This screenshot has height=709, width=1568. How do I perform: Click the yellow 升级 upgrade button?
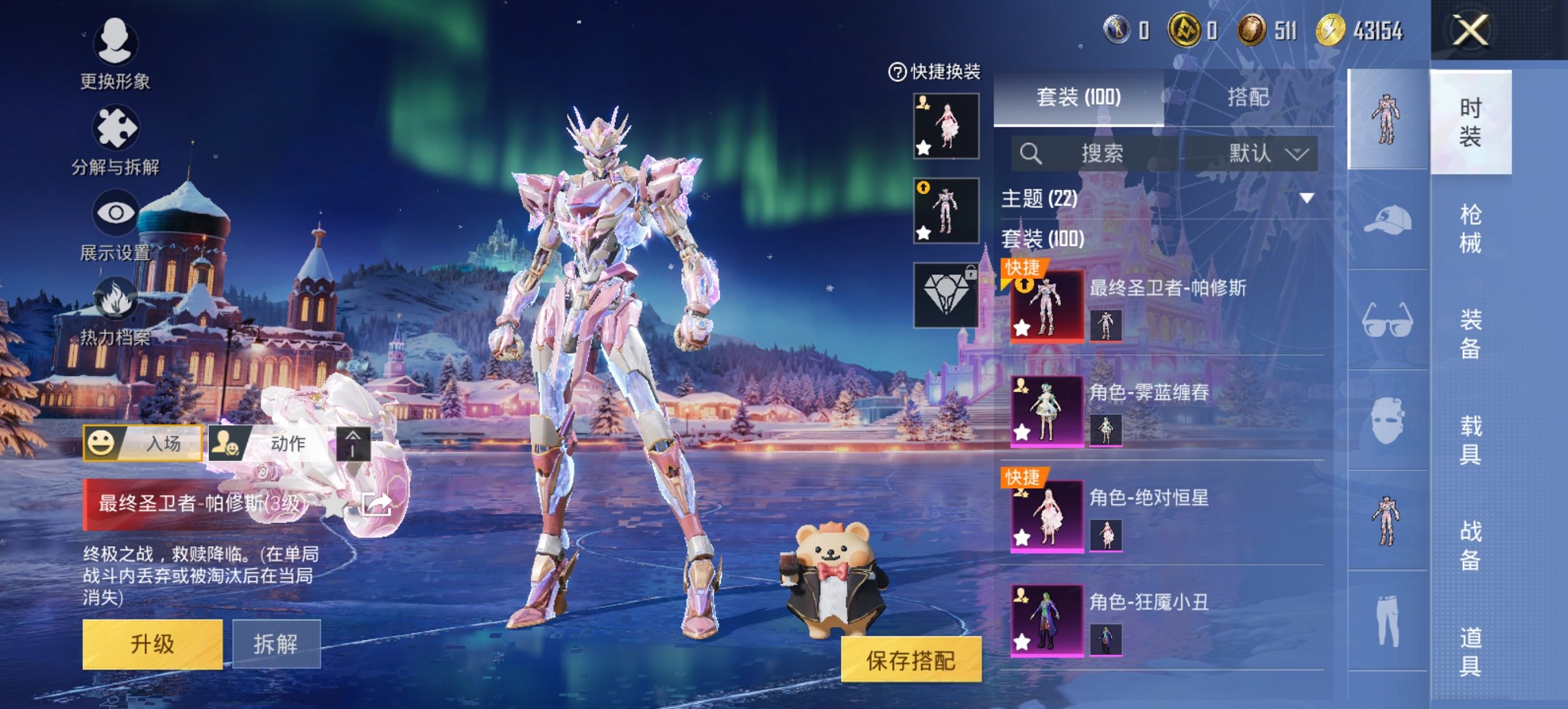[152, 643]
